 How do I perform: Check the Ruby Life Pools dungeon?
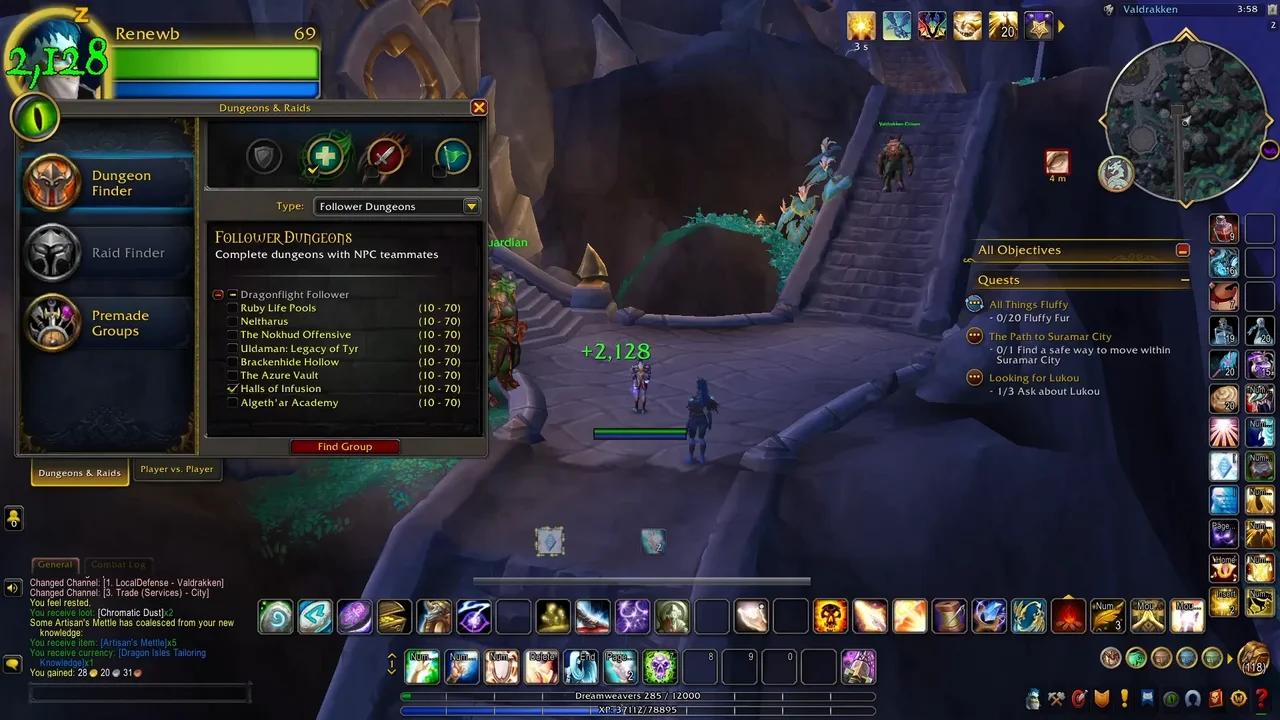(x=231, y=307)
